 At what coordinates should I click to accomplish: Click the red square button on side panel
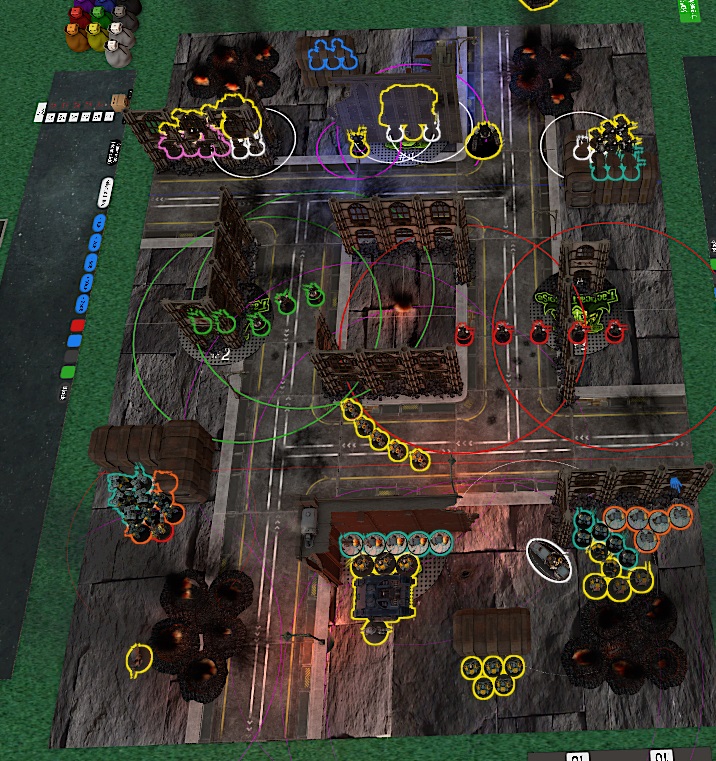tap(78, 325)
